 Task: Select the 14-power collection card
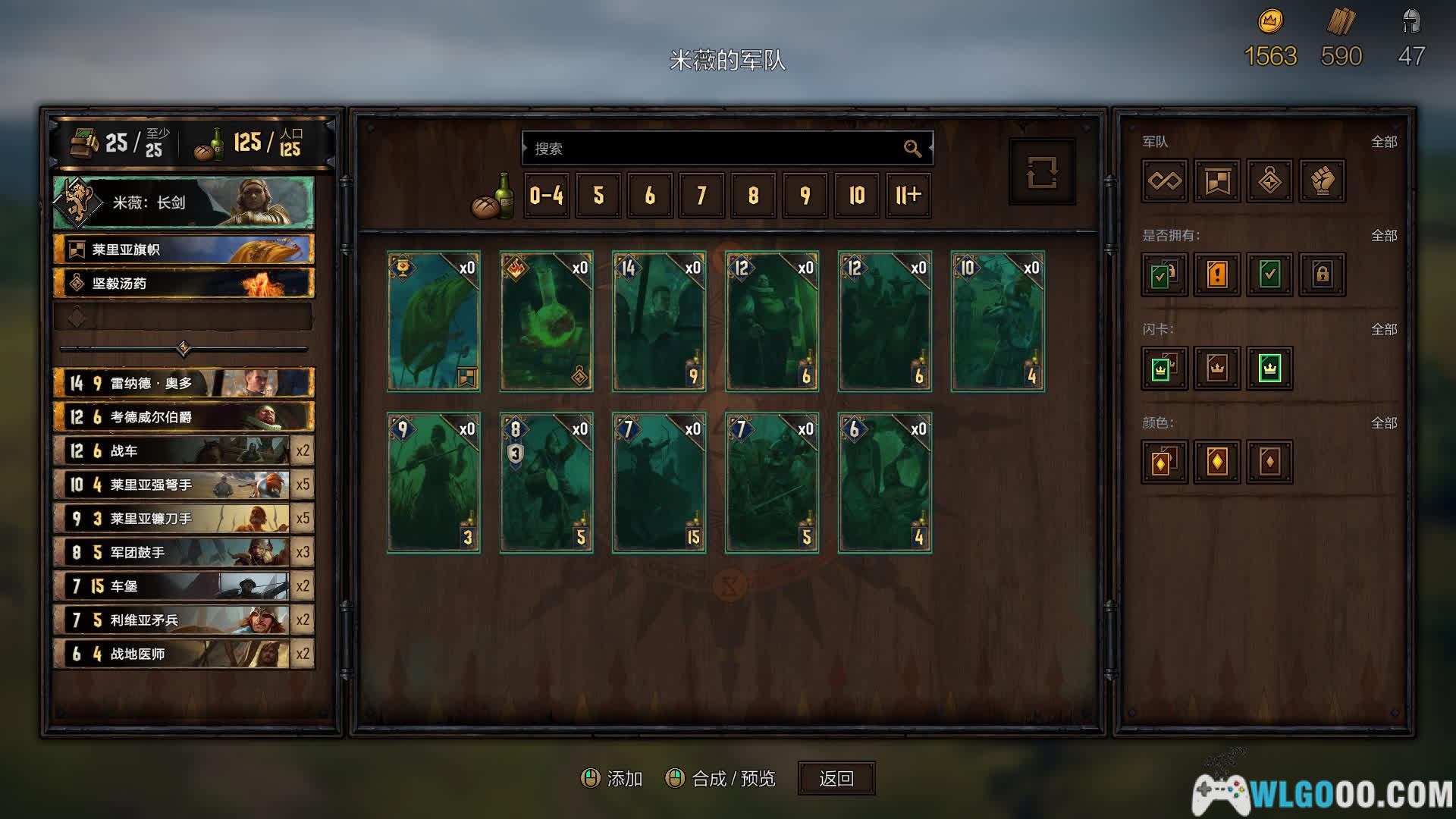[659, 322]
